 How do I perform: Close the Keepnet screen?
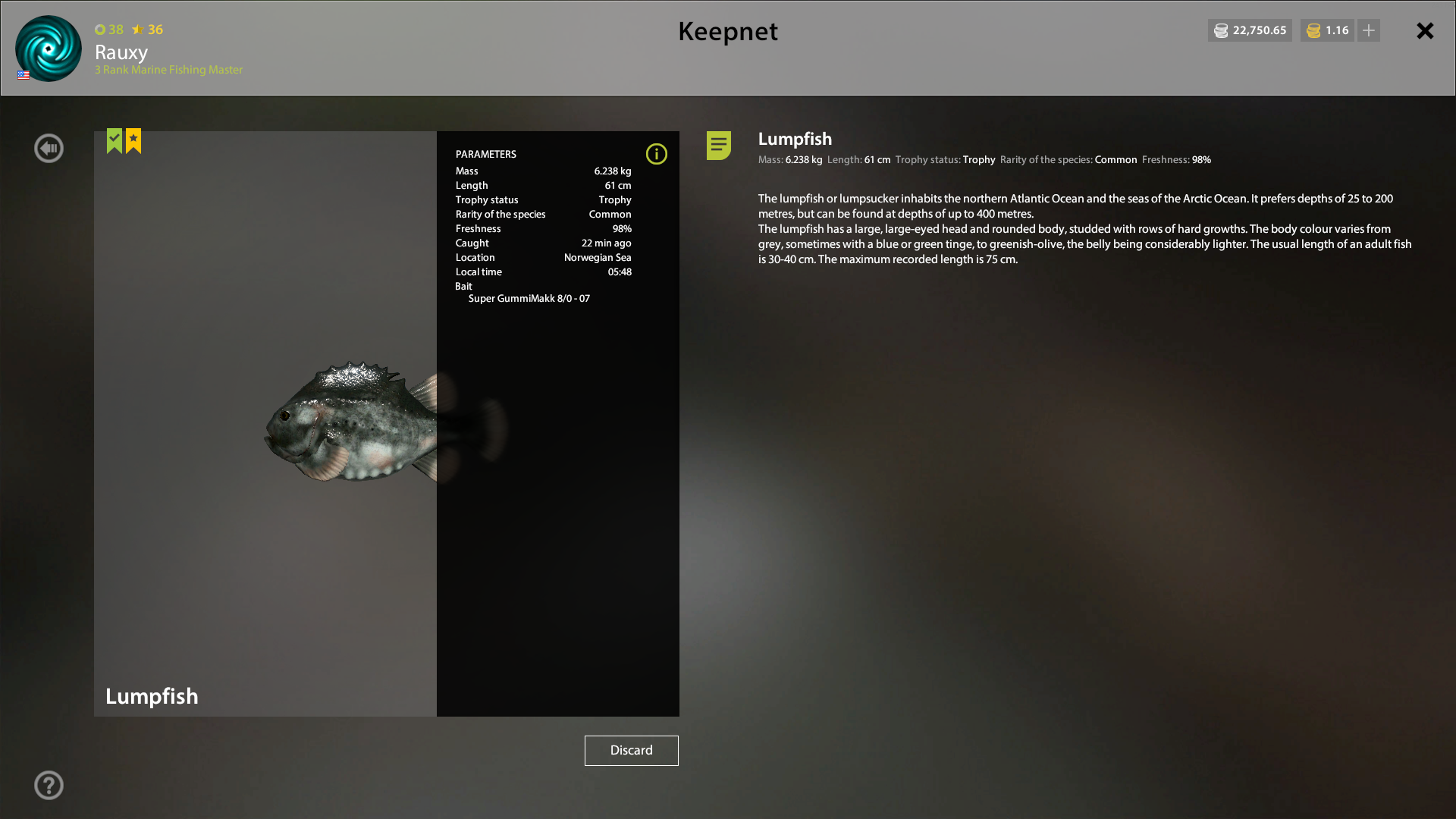1424,31
